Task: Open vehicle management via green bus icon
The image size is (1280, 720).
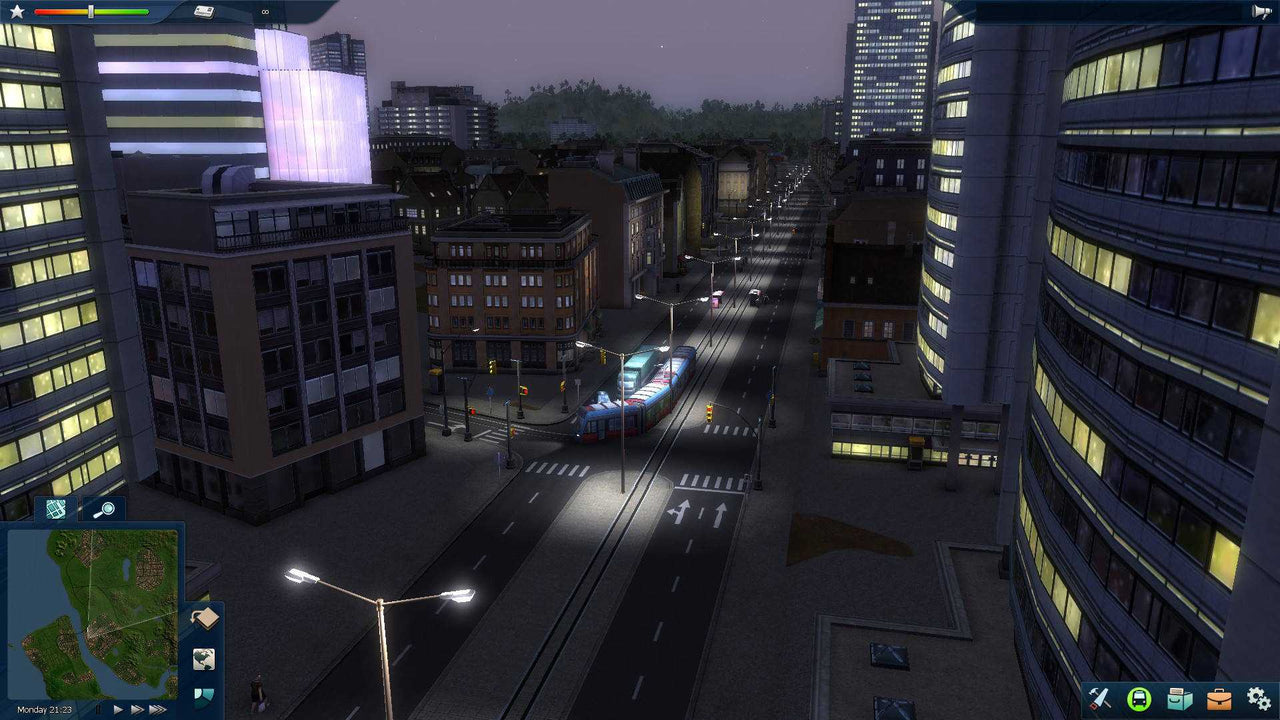Action: 1138,699
